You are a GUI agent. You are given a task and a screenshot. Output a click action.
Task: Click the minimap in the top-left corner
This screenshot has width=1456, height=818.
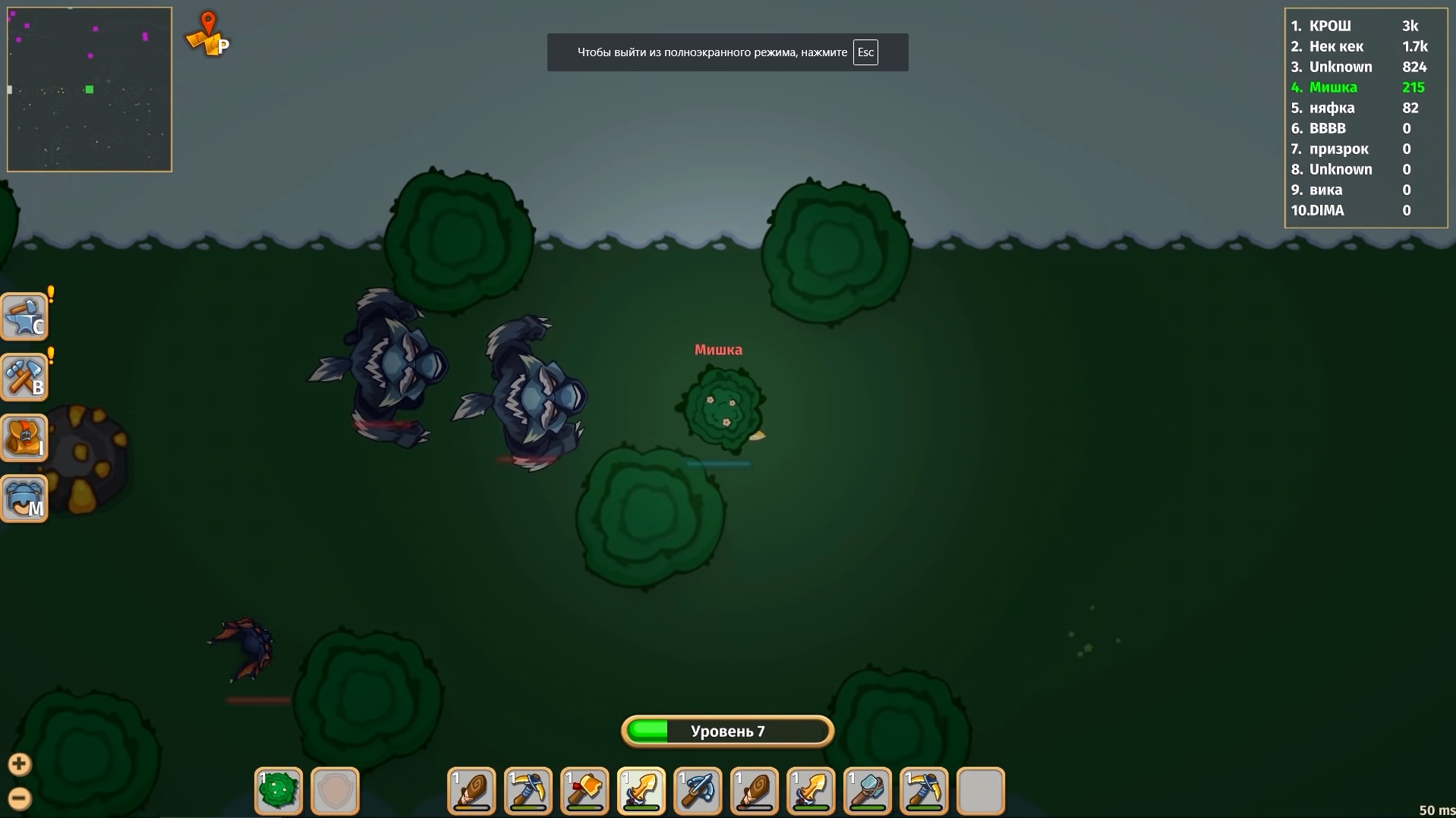click(89, 89)
